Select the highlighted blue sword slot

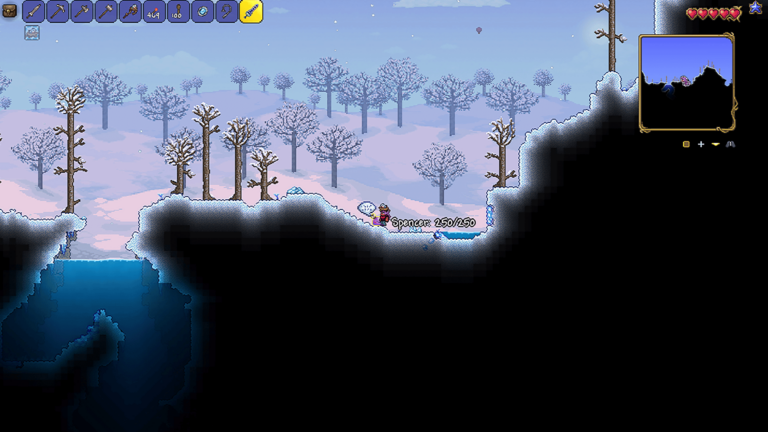coord(251,12)
